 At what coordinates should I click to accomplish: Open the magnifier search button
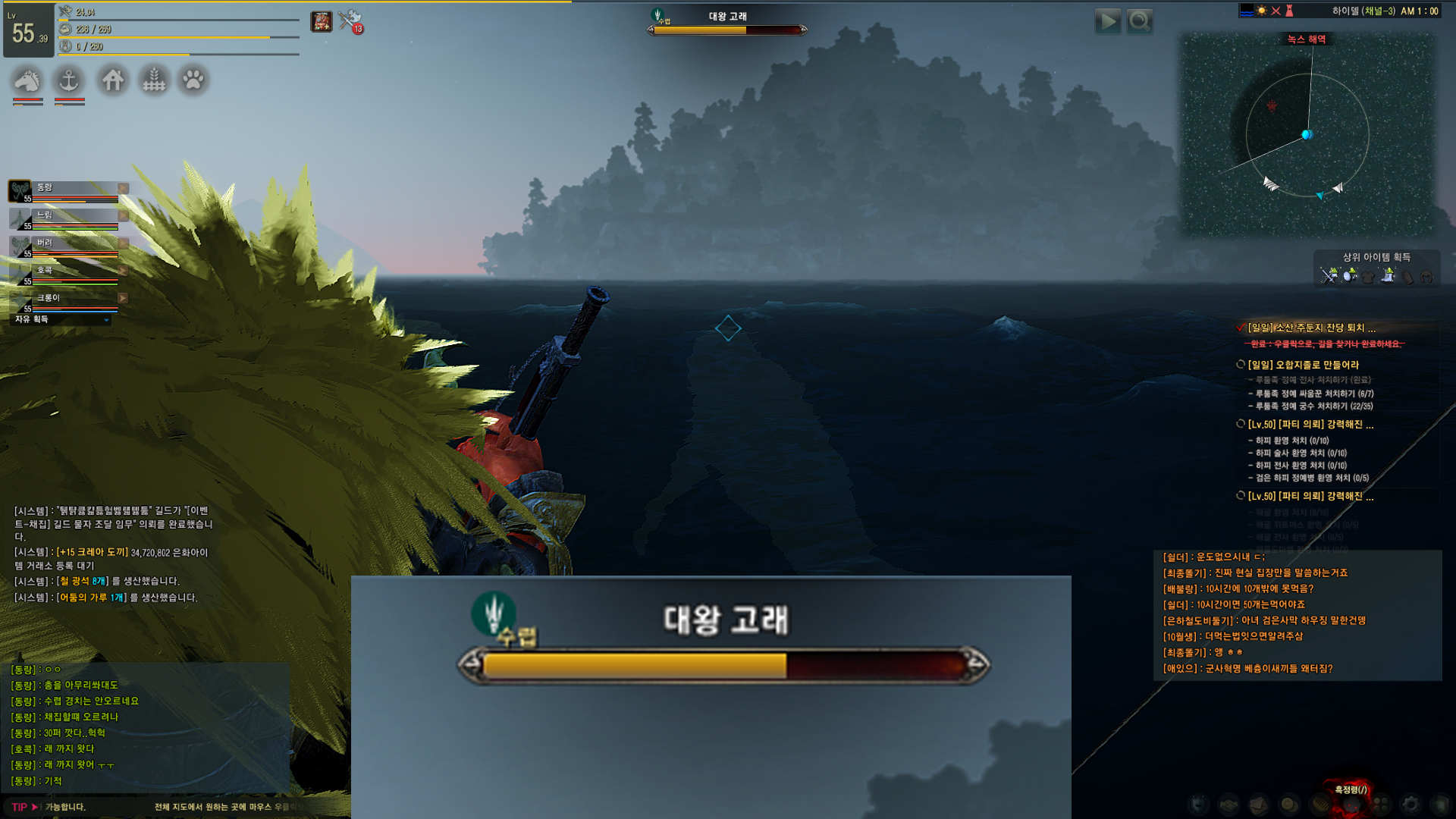(x=1140, y=21)
